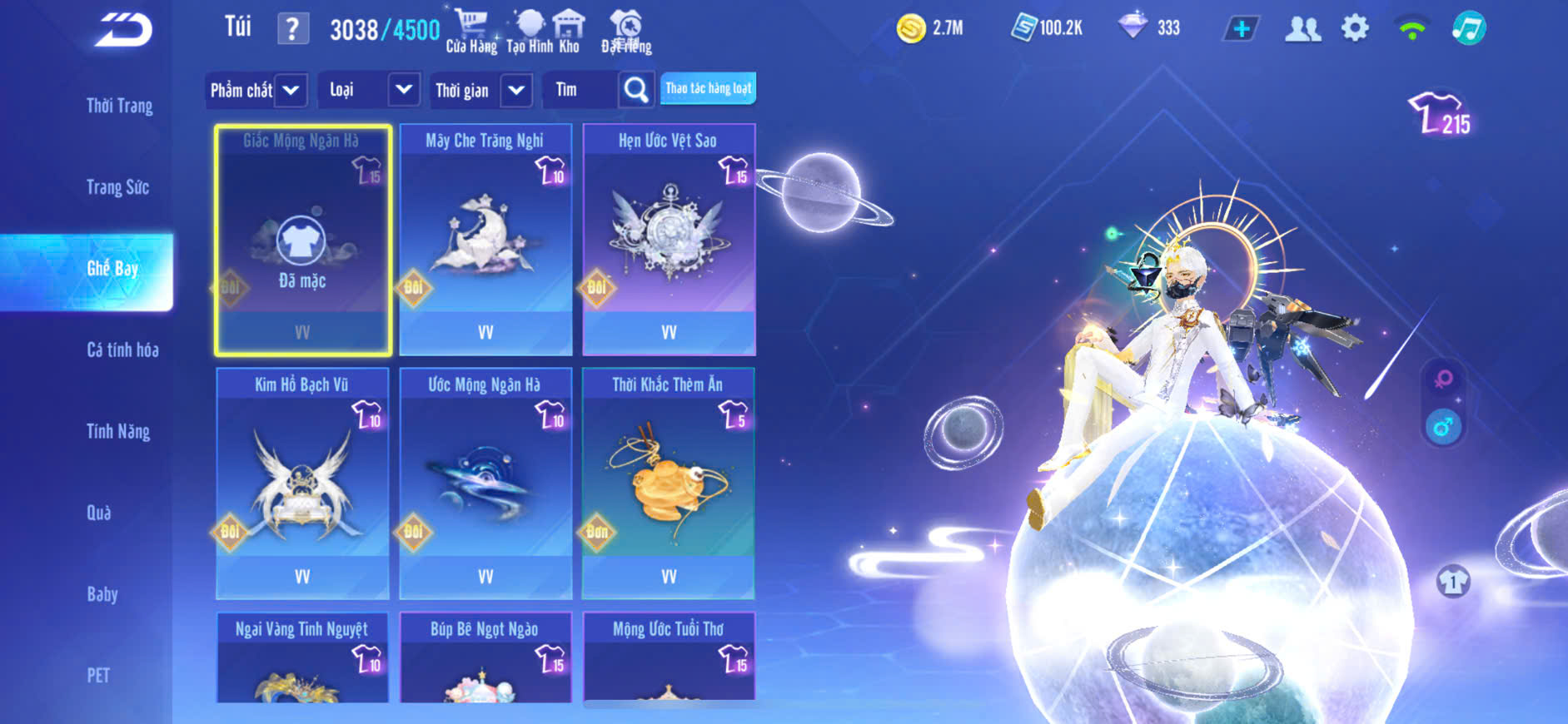The image size is (1568, 724).
Task: Open the Tính Năng category
Action: coord(118,431)
